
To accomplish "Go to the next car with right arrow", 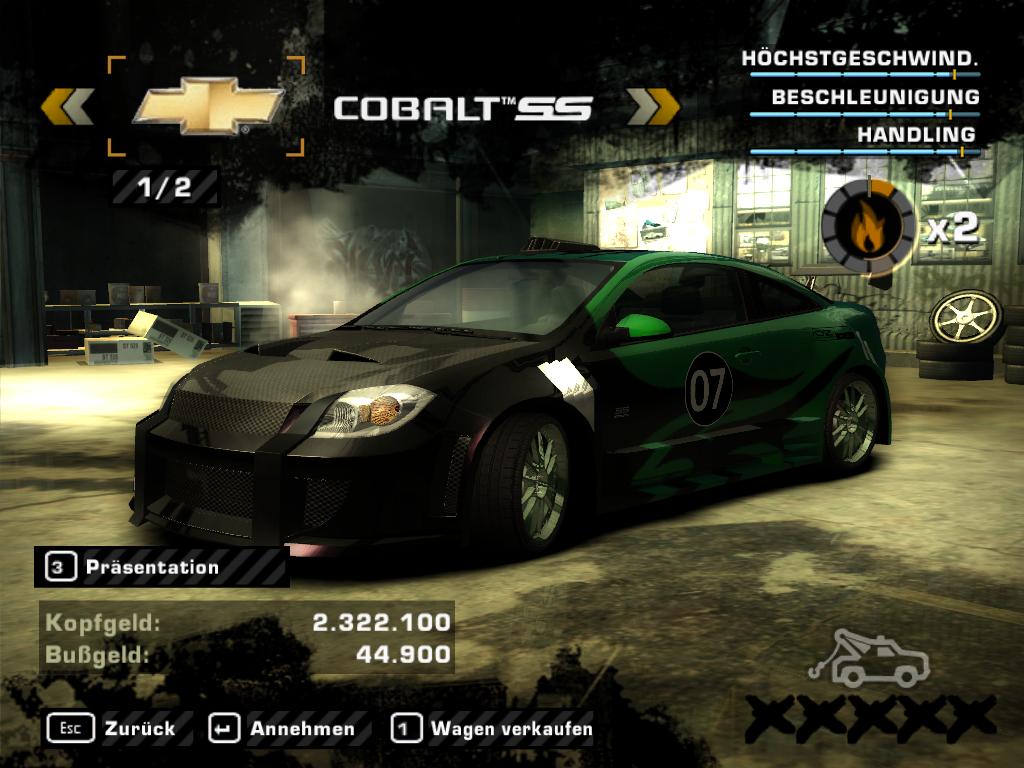I will tap(652, 106).
